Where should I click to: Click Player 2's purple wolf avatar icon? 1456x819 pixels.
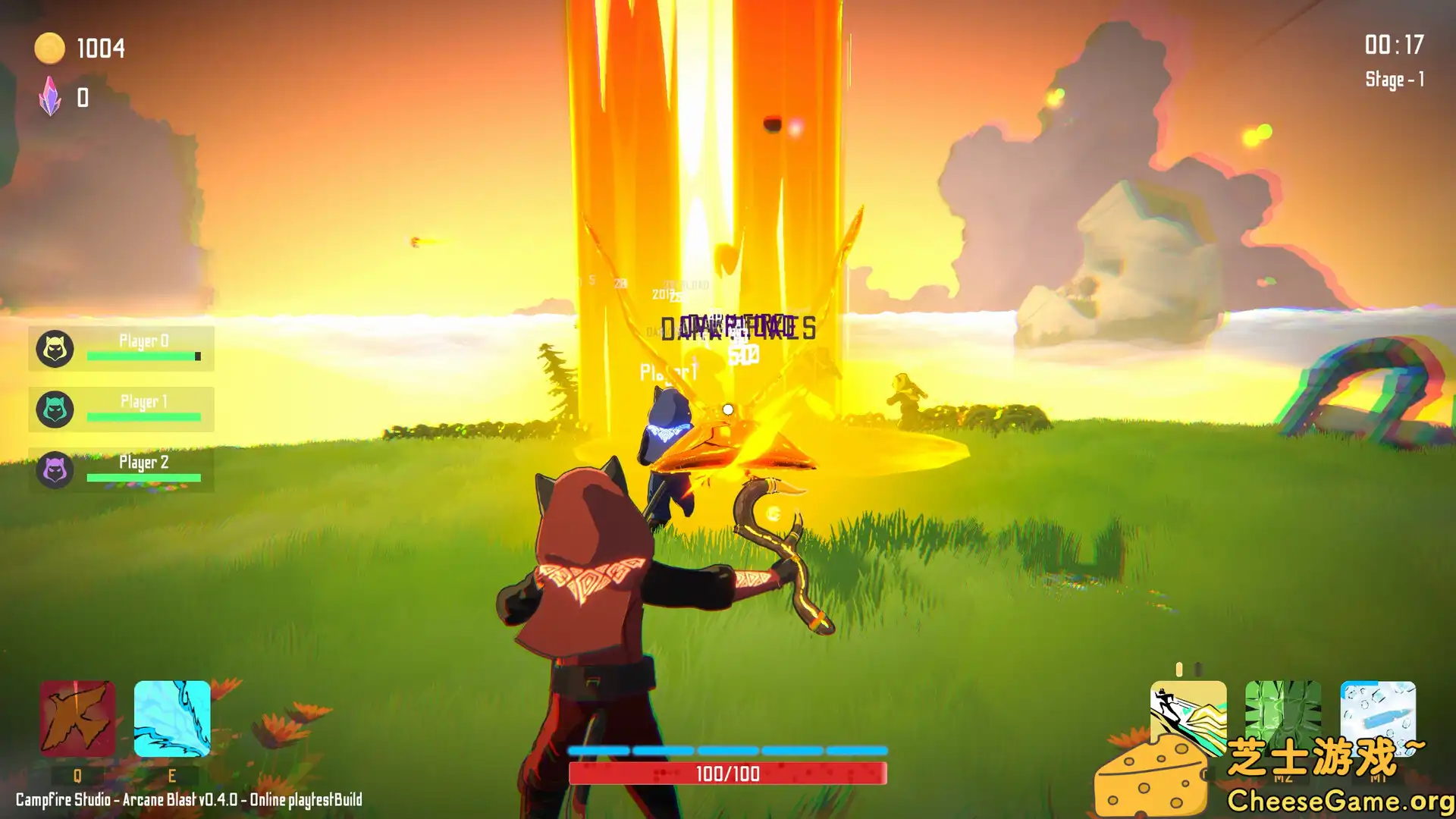(54, 471)
